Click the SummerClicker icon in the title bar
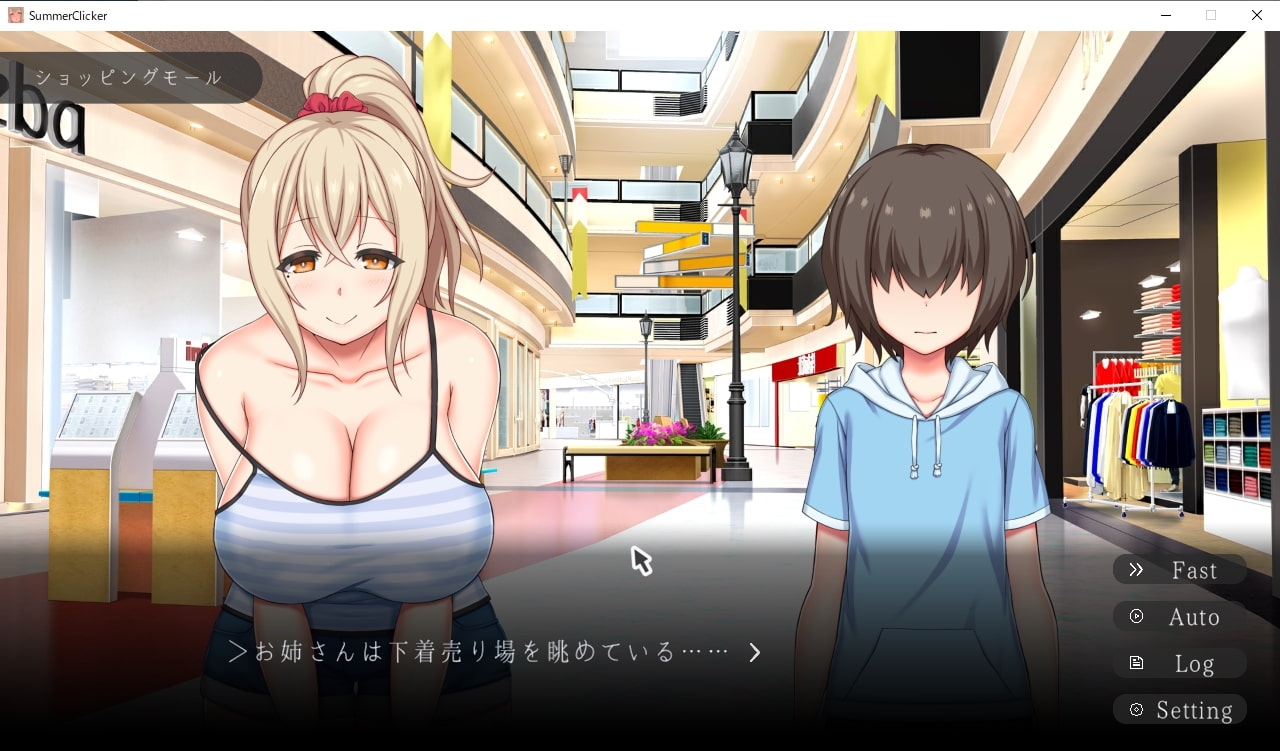Image resolution: width=1280 pixels, height=751 pixels. coord(14,15)
